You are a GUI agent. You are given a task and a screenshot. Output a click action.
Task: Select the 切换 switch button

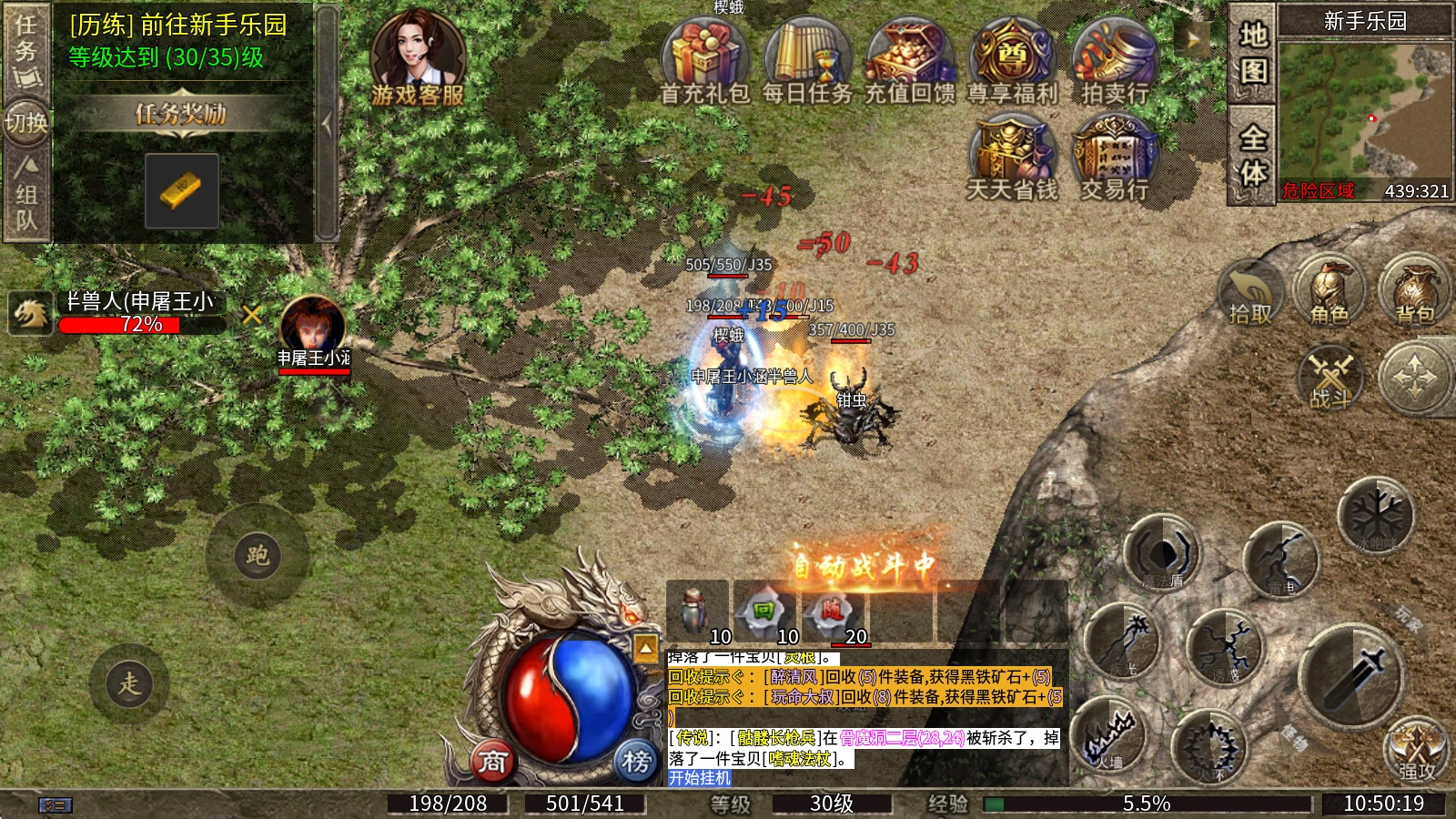point(26,122)
